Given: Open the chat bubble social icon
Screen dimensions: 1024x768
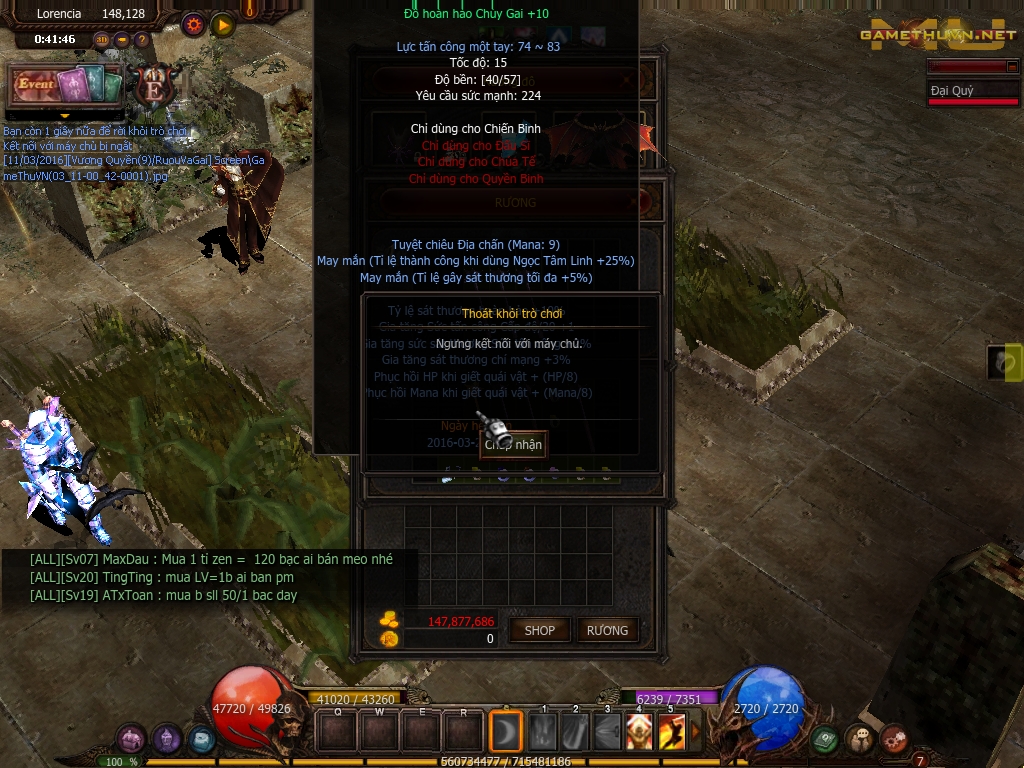Looking at the screenshot, I should [x=859, y=739].
